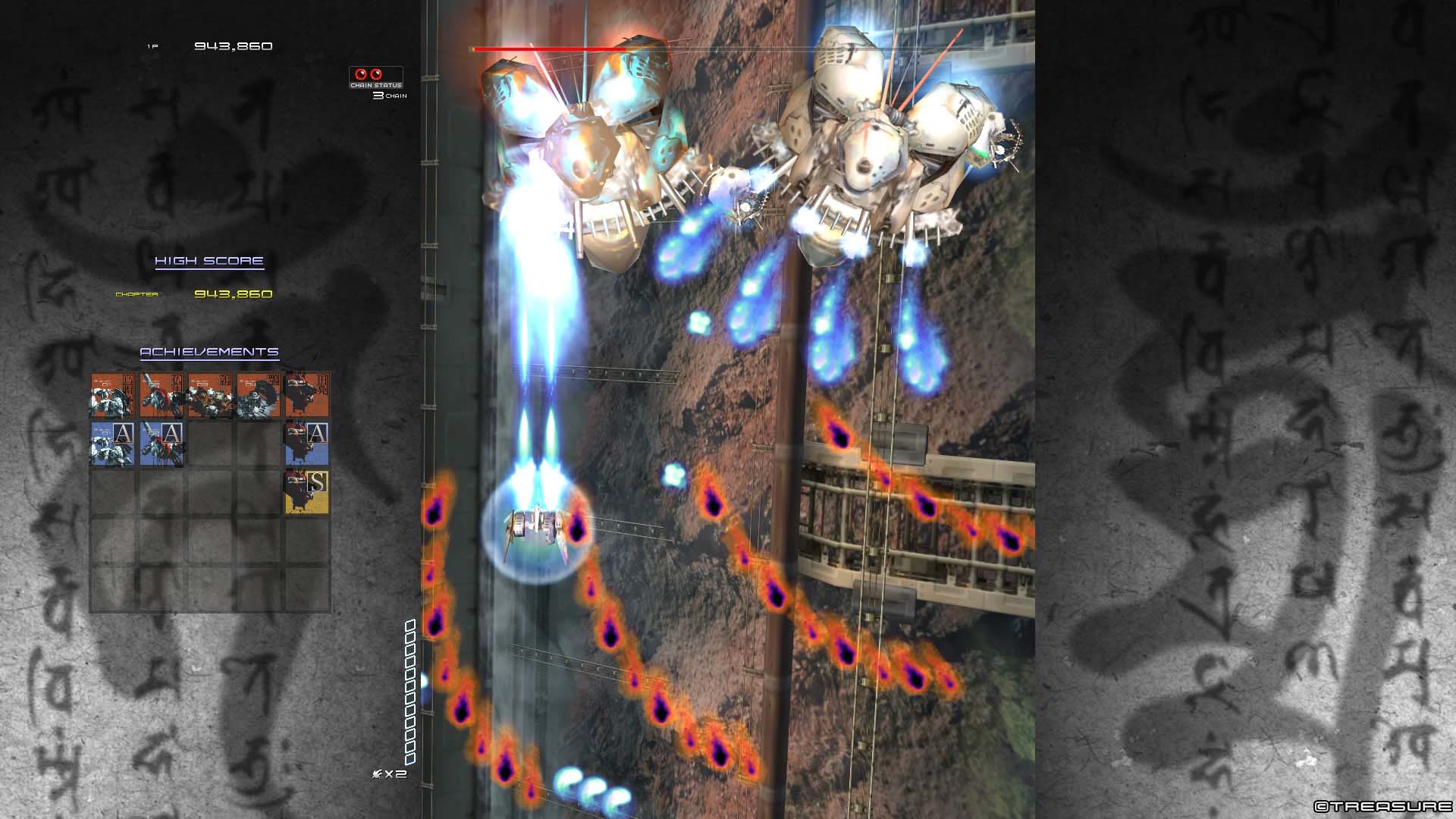Click the Final Chapter A-rank badge

(306, 444)
